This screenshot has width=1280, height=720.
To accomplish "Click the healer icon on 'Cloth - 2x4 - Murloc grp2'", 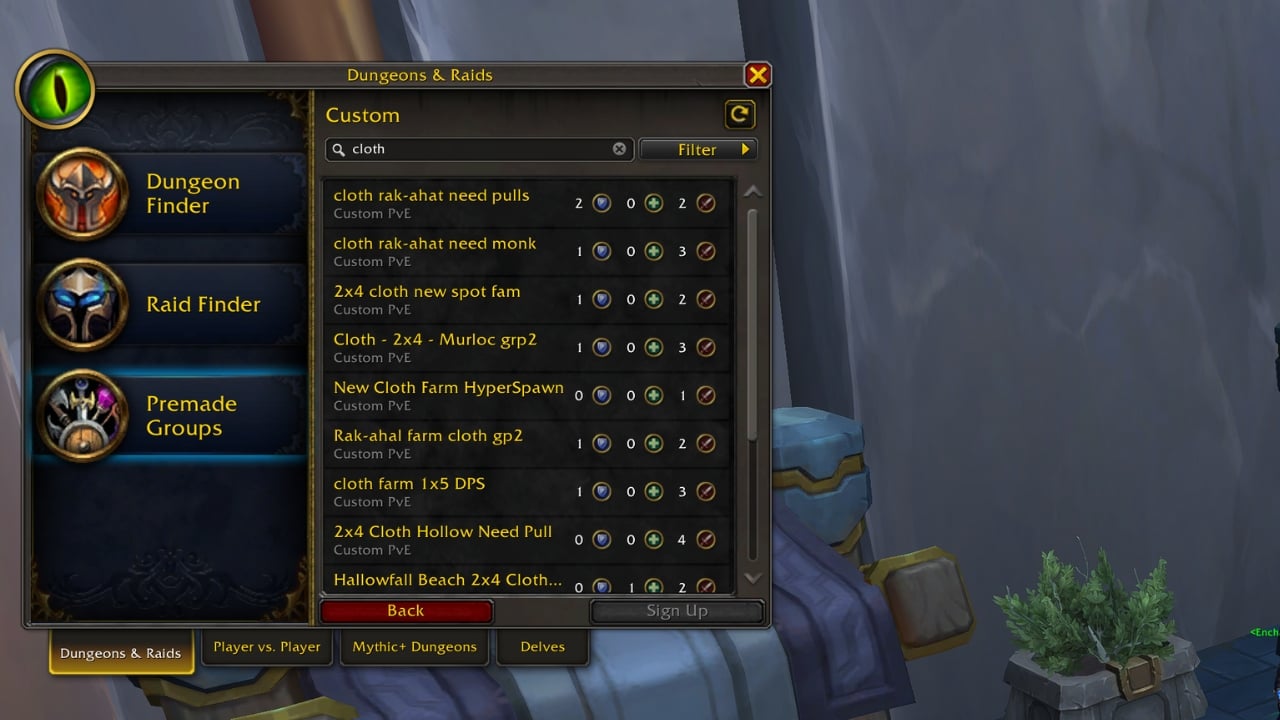I will (653, 347).
